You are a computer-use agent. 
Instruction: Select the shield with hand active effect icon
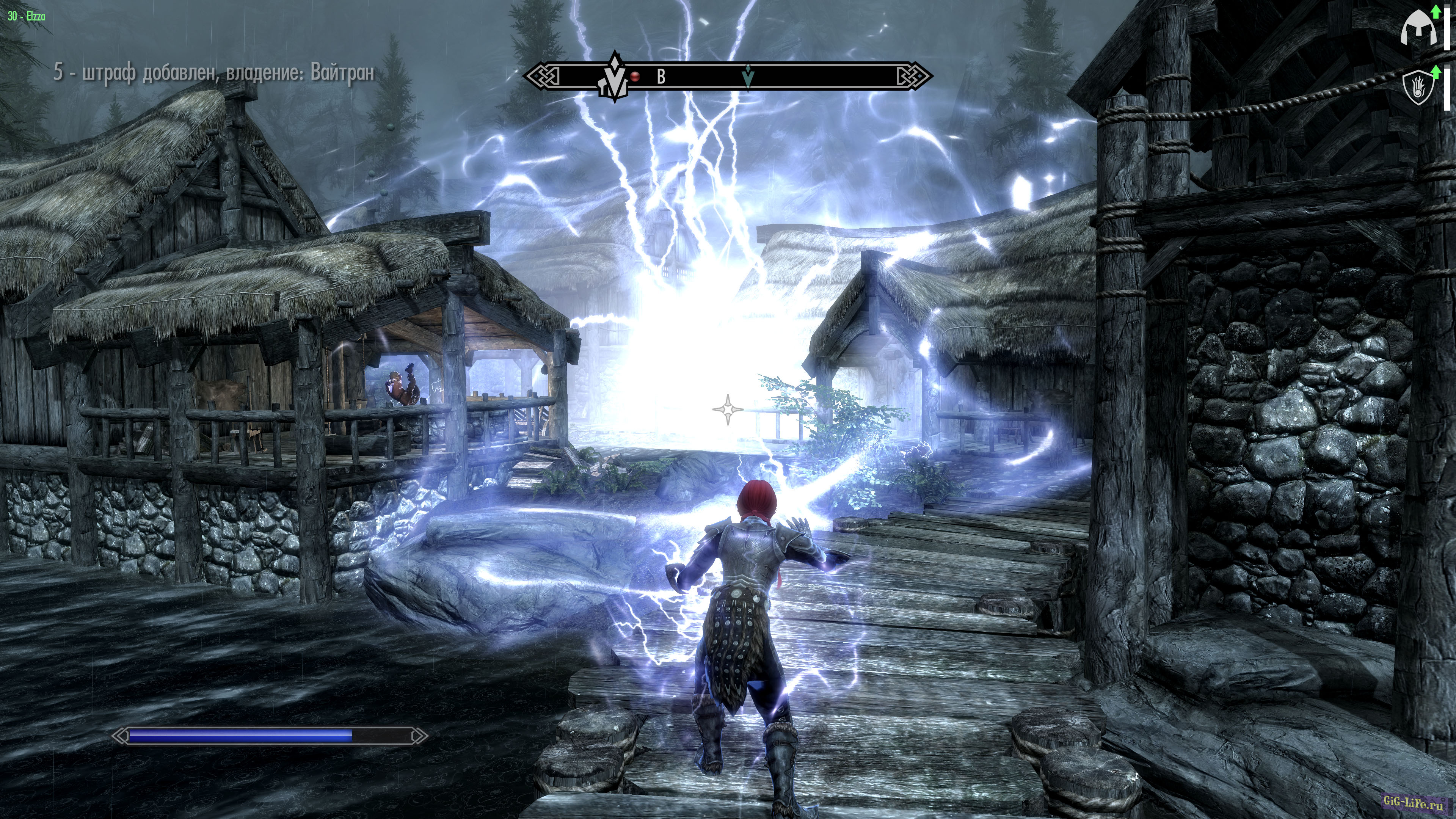tap(1418, 87)
